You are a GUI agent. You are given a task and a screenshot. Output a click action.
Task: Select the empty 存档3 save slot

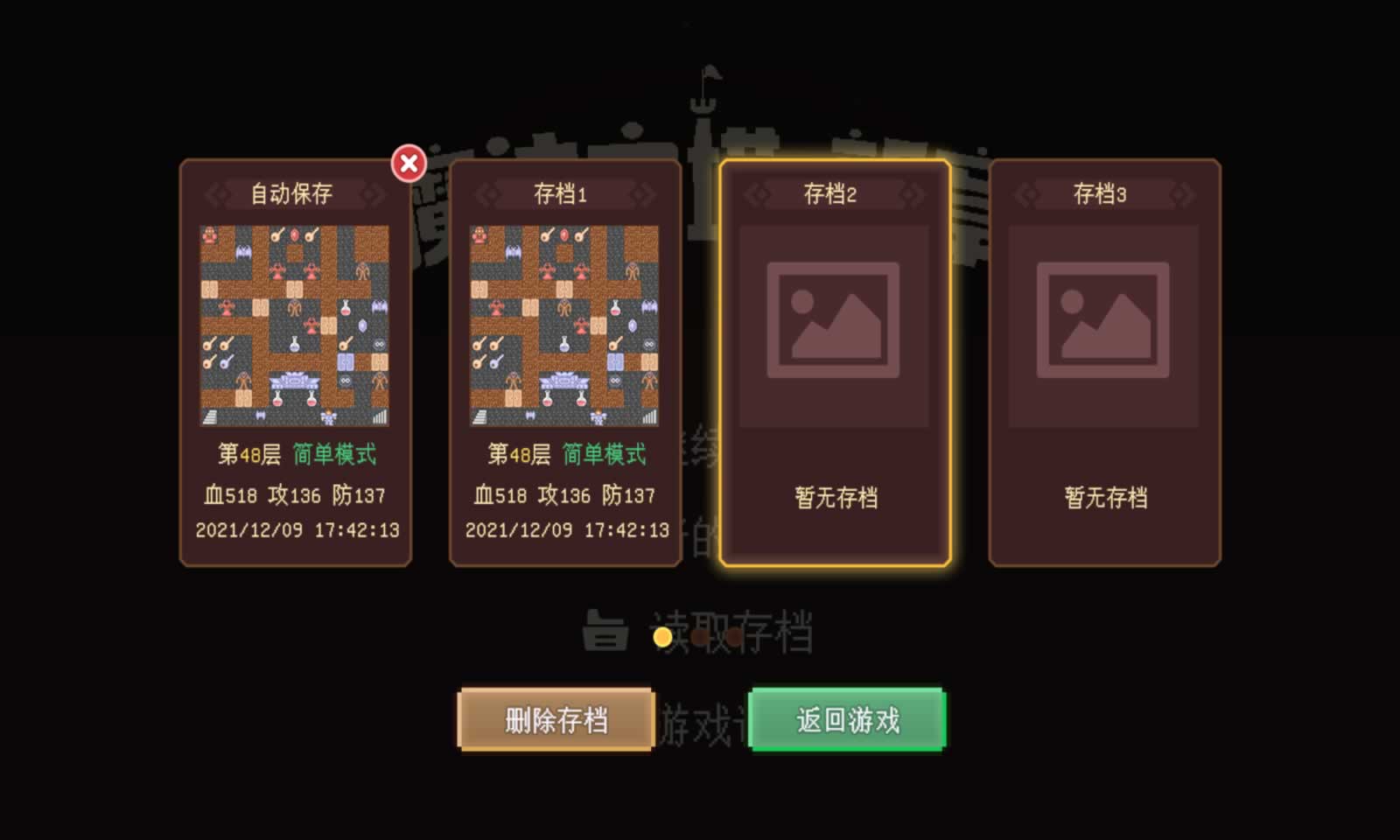pyautogui.click(x=1104, y=363)
